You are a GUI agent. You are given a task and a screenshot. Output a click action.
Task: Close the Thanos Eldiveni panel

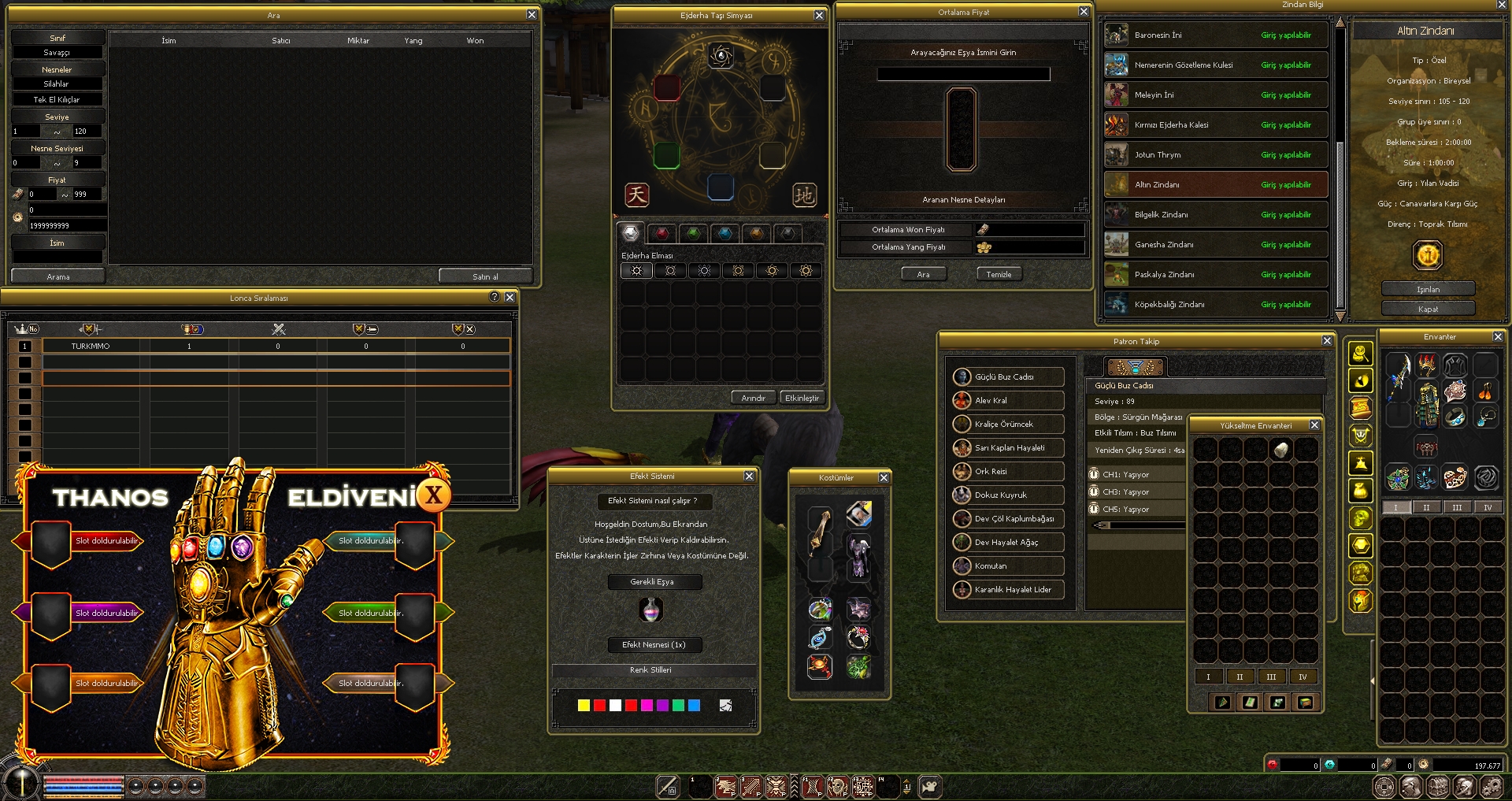(433, 496)
